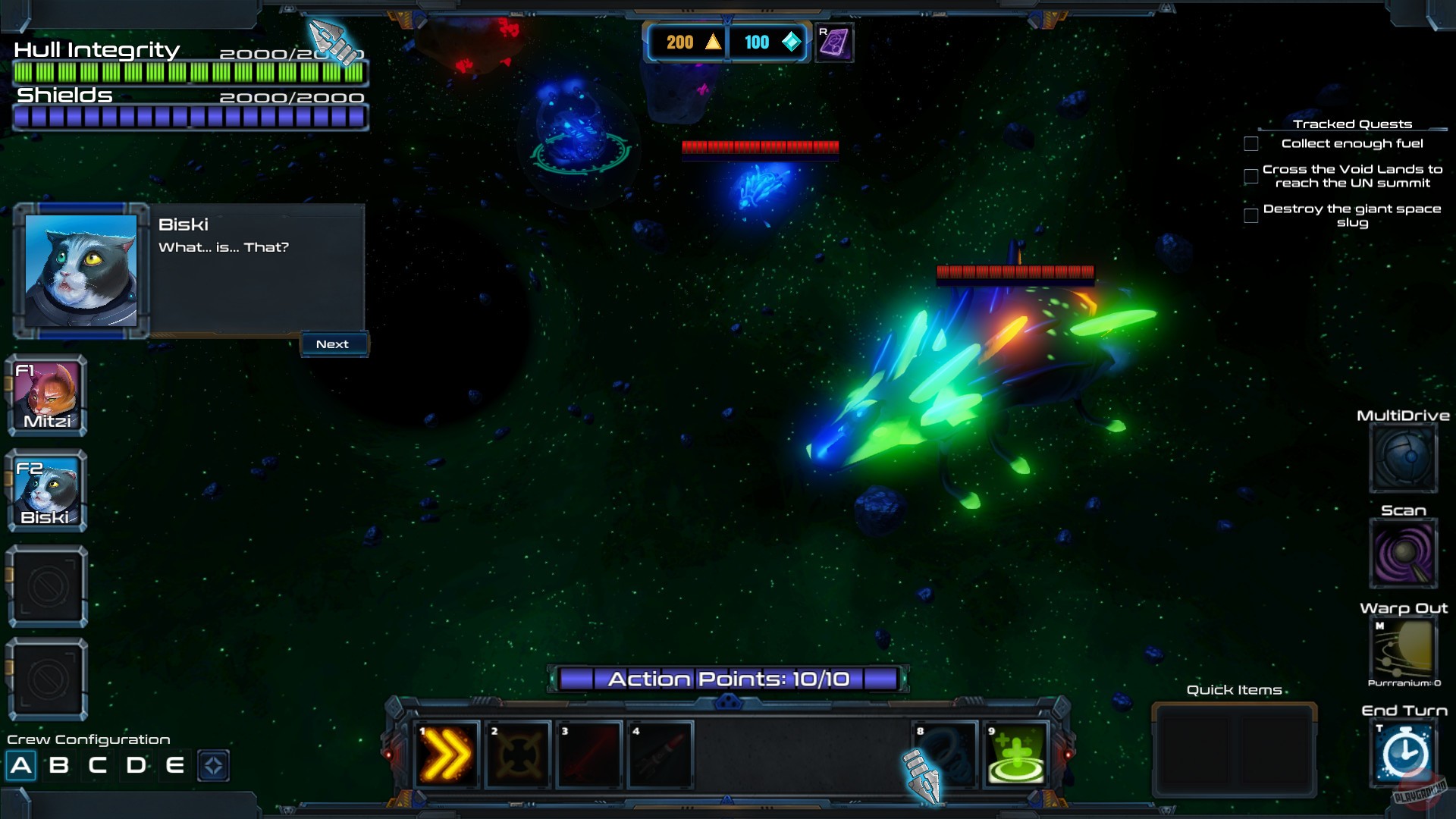The height and width of the screenshot is (819, 1456).
Task: Check the Cross the Void Lands quest
Action: (1250, 176)
